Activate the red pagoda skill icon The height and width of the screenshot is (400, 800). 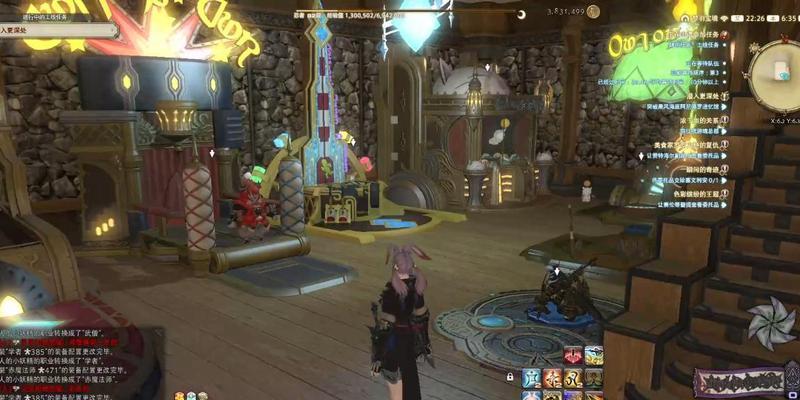tap(573, 355)
